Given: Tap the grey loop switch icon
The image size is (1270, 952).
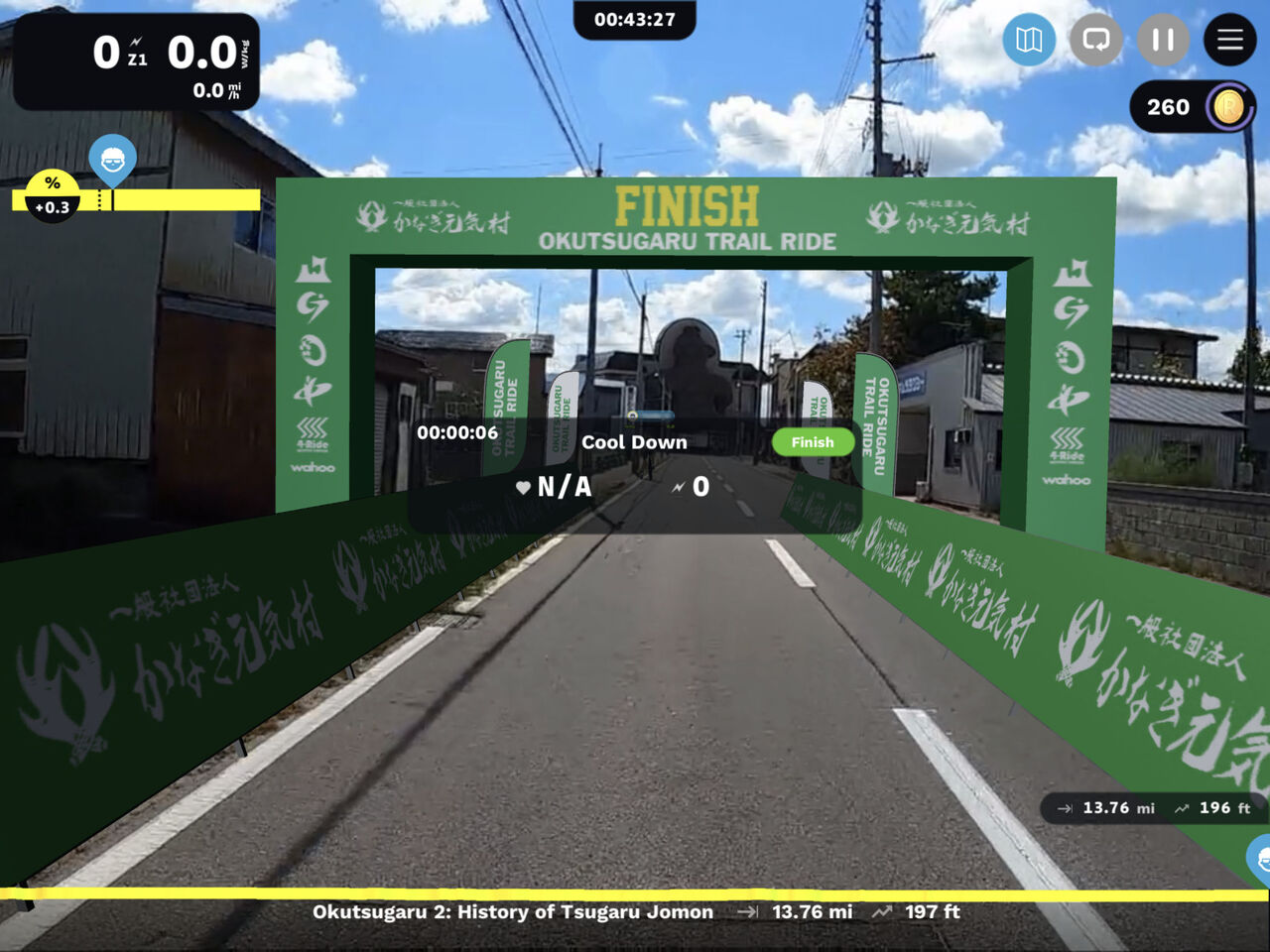Looking at the screenshot, I should coord(1095,40).
